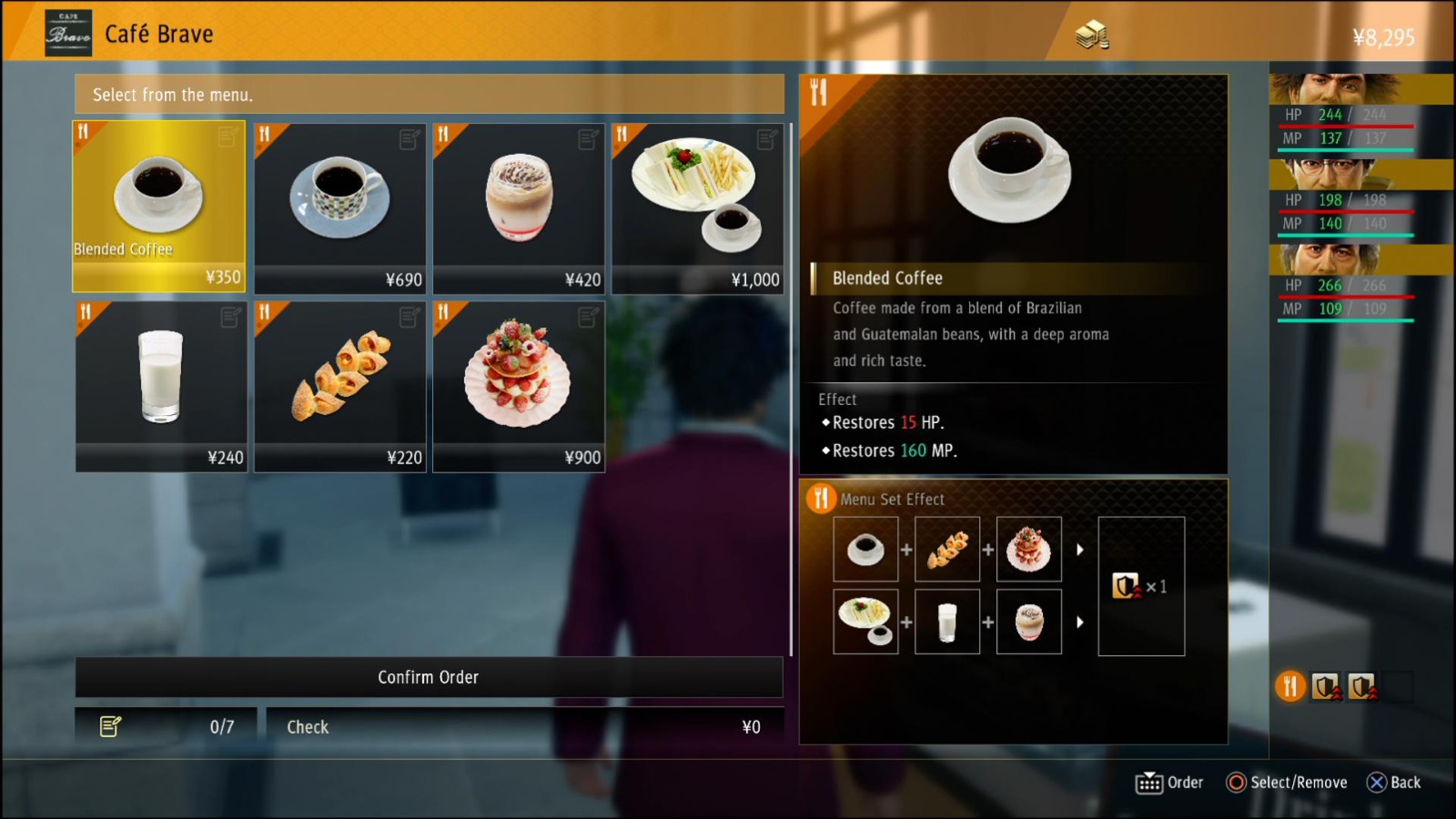1456x819 pixels.
Task: Click the first defense-up shield icon at bottom right
Action: (x=1324, y=687)
